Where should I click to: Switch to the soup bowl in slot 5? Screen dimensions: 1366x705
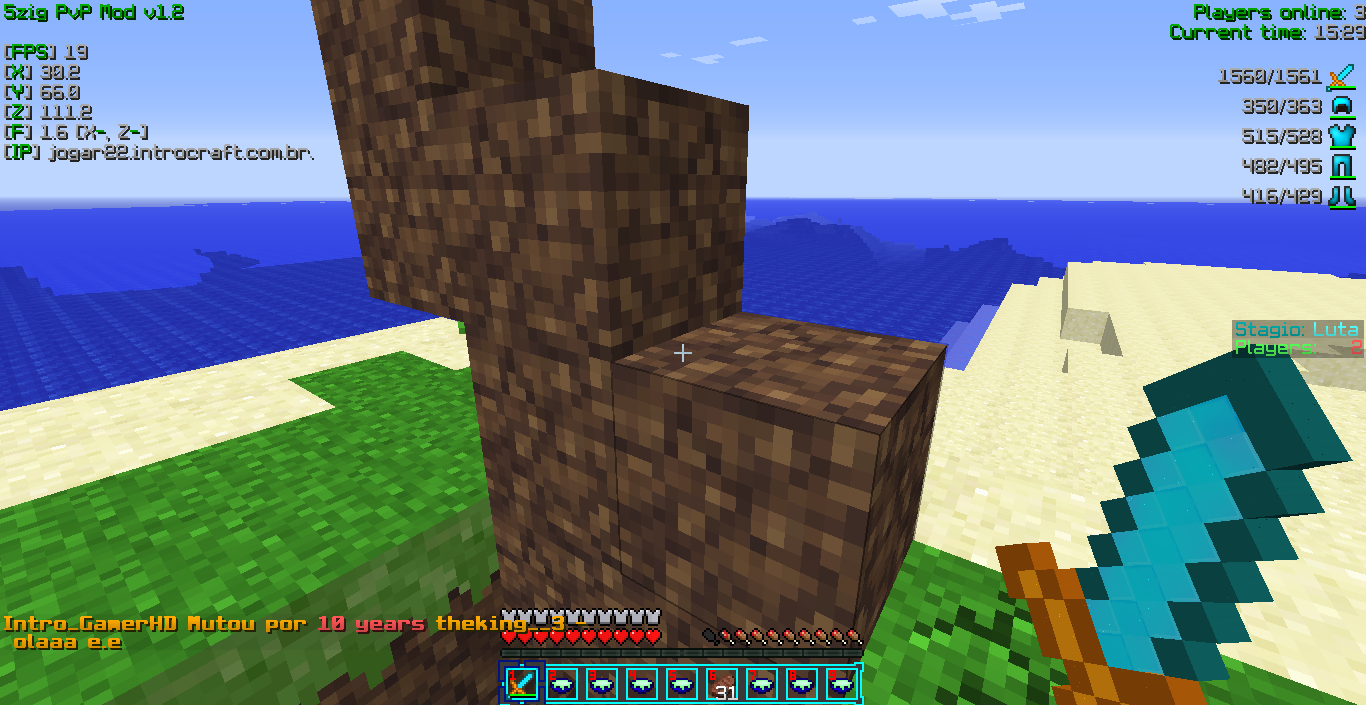[682, 684]
